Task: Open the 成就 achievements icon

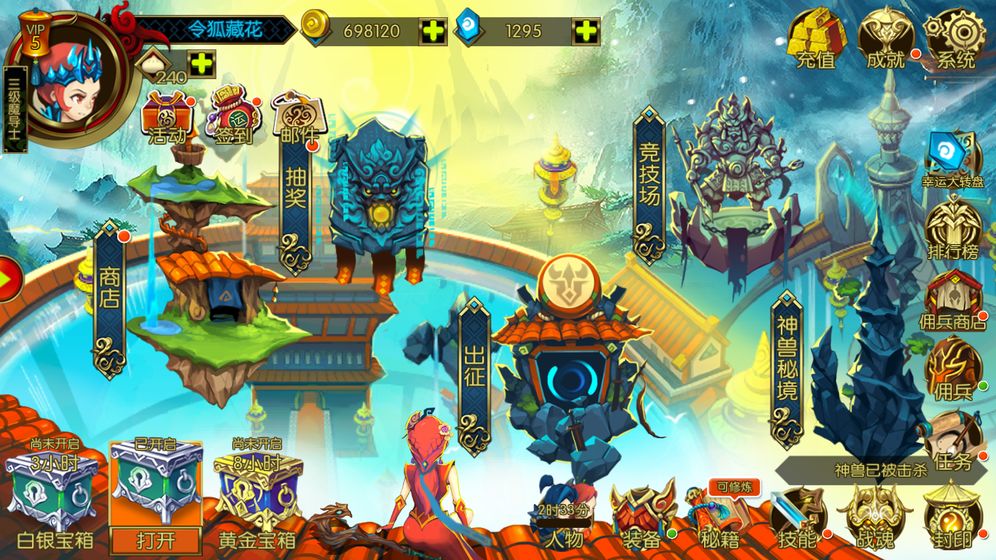Action: (x=886, y=40)
